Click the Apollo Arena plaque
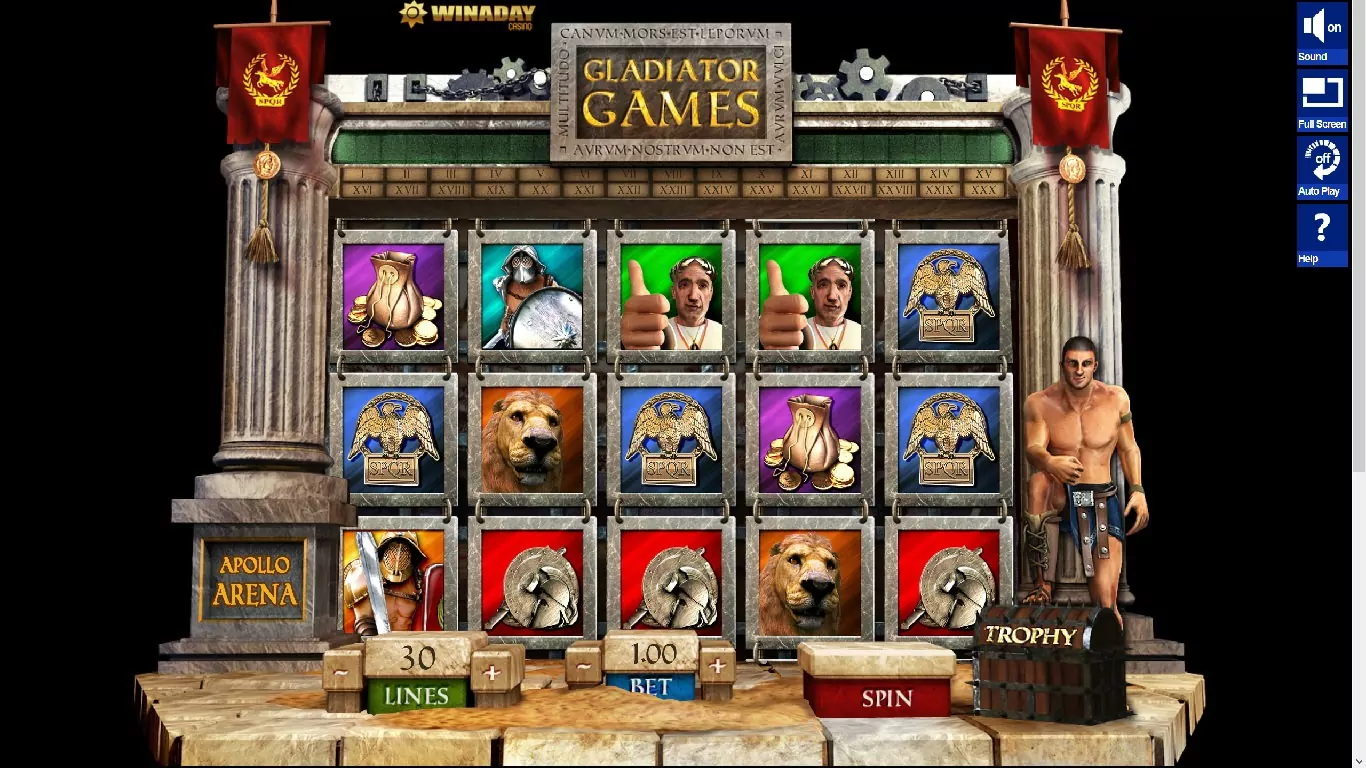The height and width of the screenshot is (768, 1366). pos(254,579)
